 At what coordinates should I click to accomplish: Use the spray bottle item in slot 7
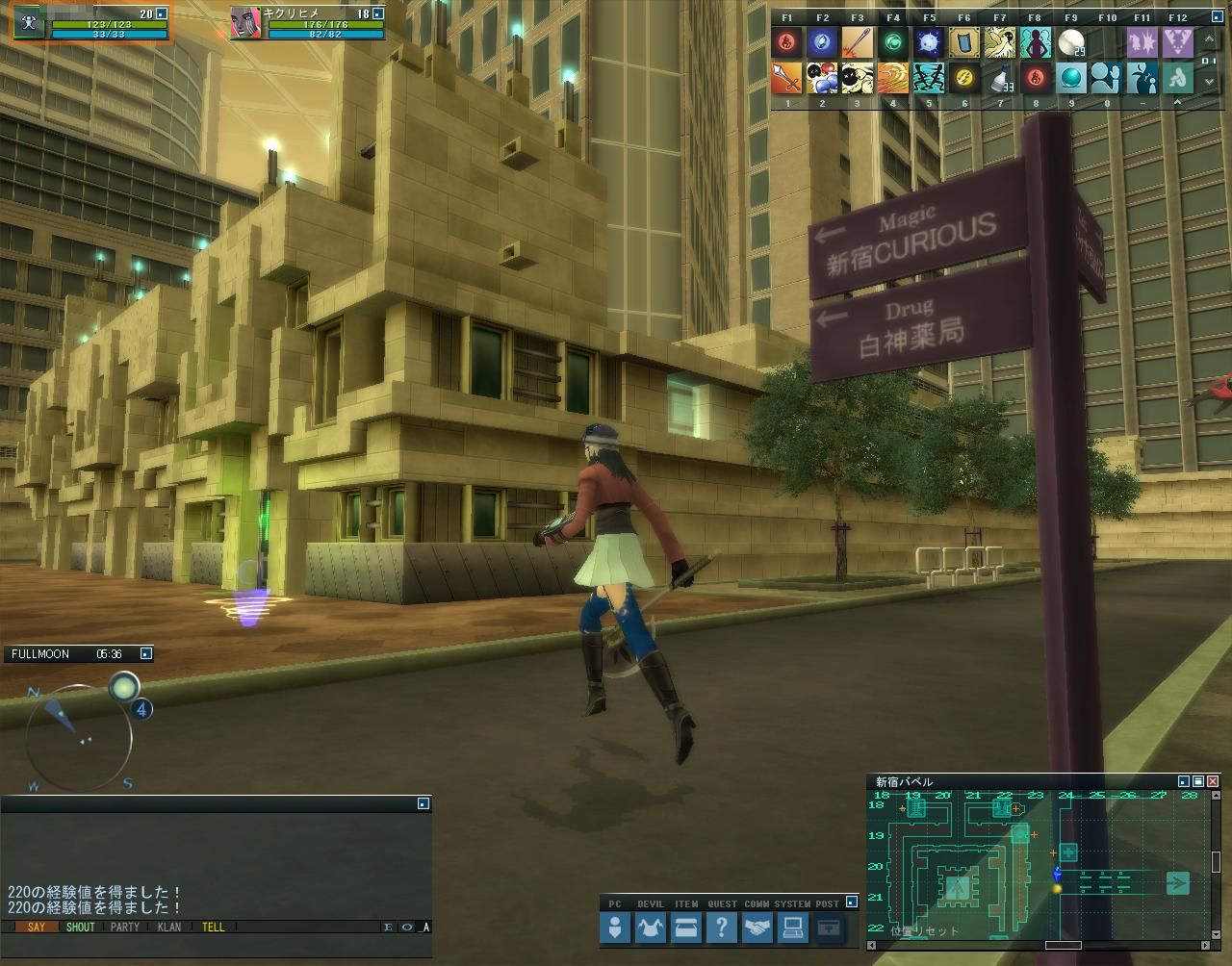click(x=1000, y=78)
